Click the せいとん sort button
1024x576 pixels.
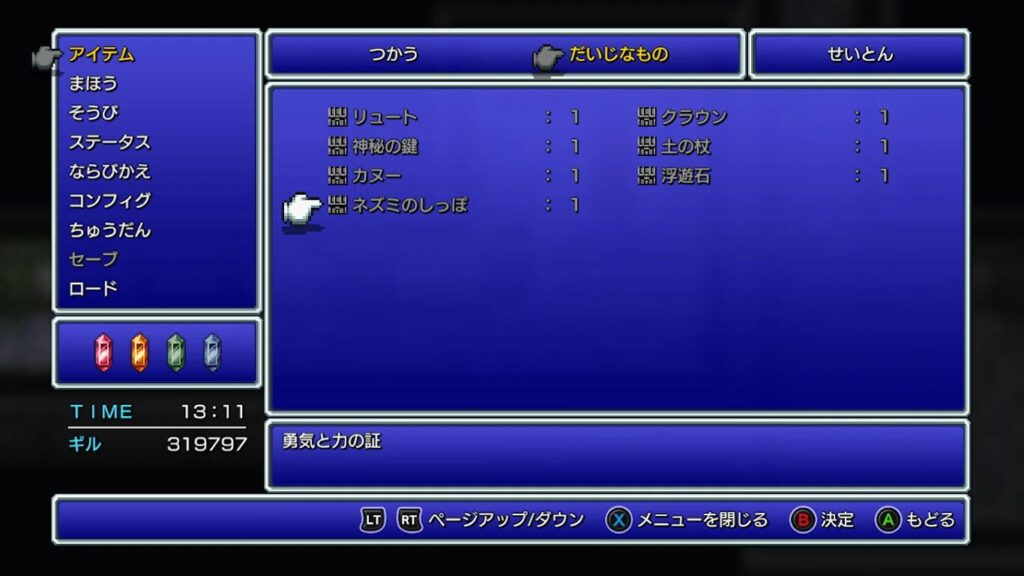pyautogui.click(x=860, y=55)
